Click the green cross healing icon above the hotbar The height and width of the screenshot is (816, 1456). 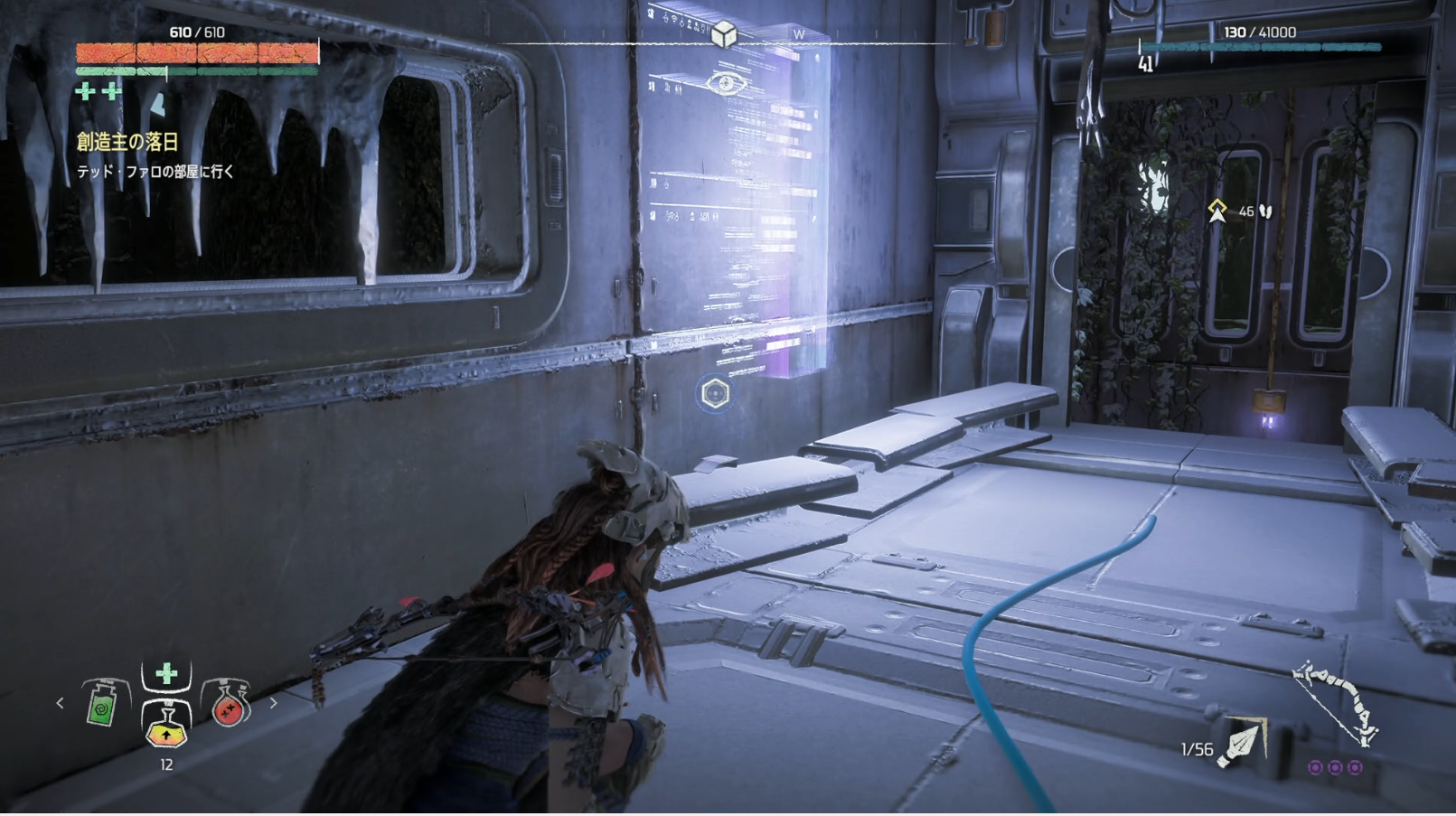pos(166,674)
